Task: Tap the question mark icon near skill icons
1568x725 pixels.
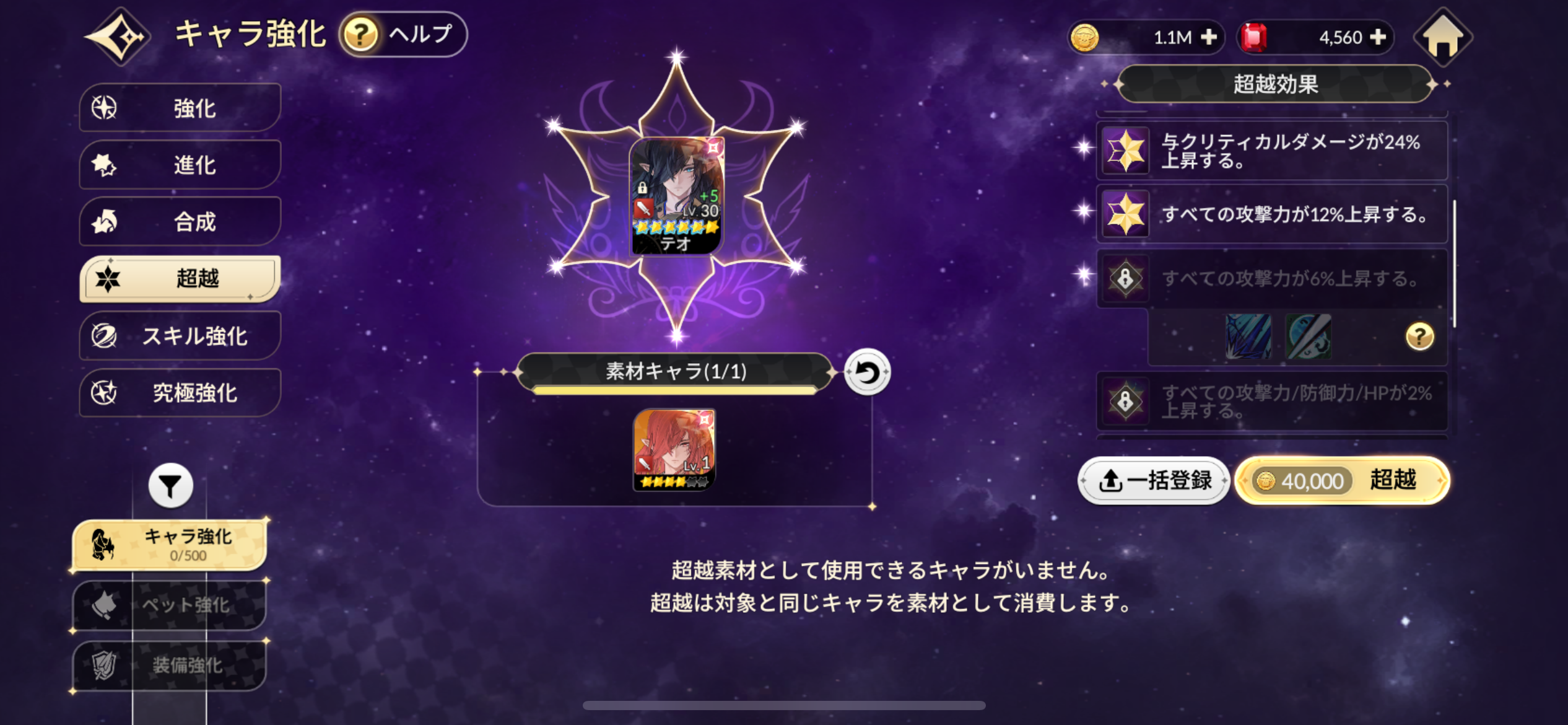Action: (x=1421, y=335)
